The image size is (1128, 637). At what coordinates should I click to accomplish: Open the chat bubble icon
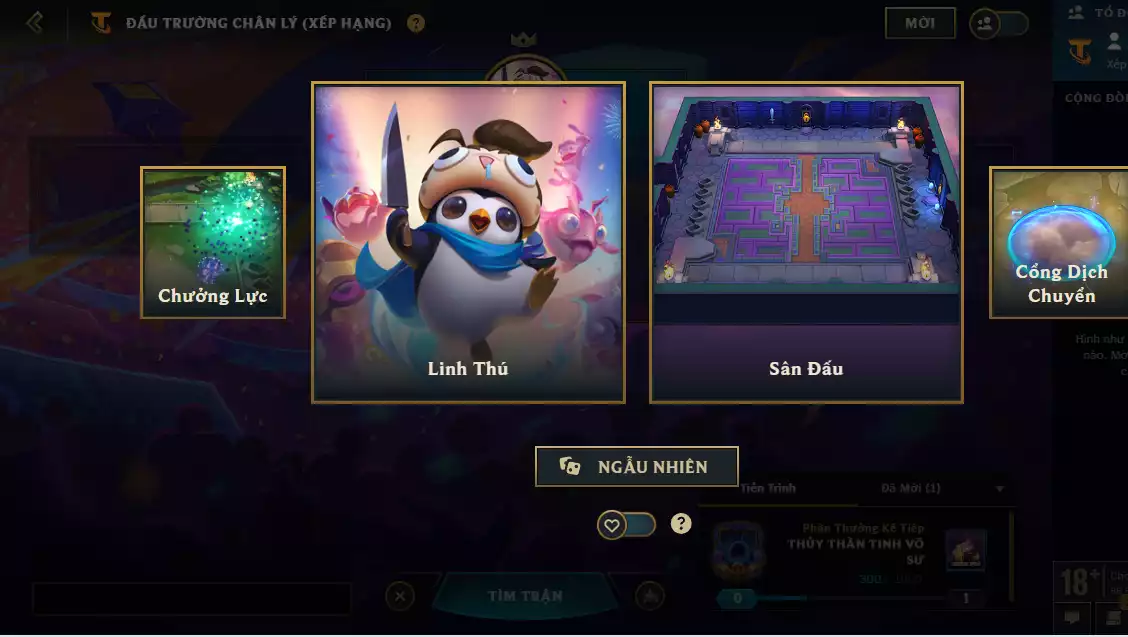pos(1071,617)
